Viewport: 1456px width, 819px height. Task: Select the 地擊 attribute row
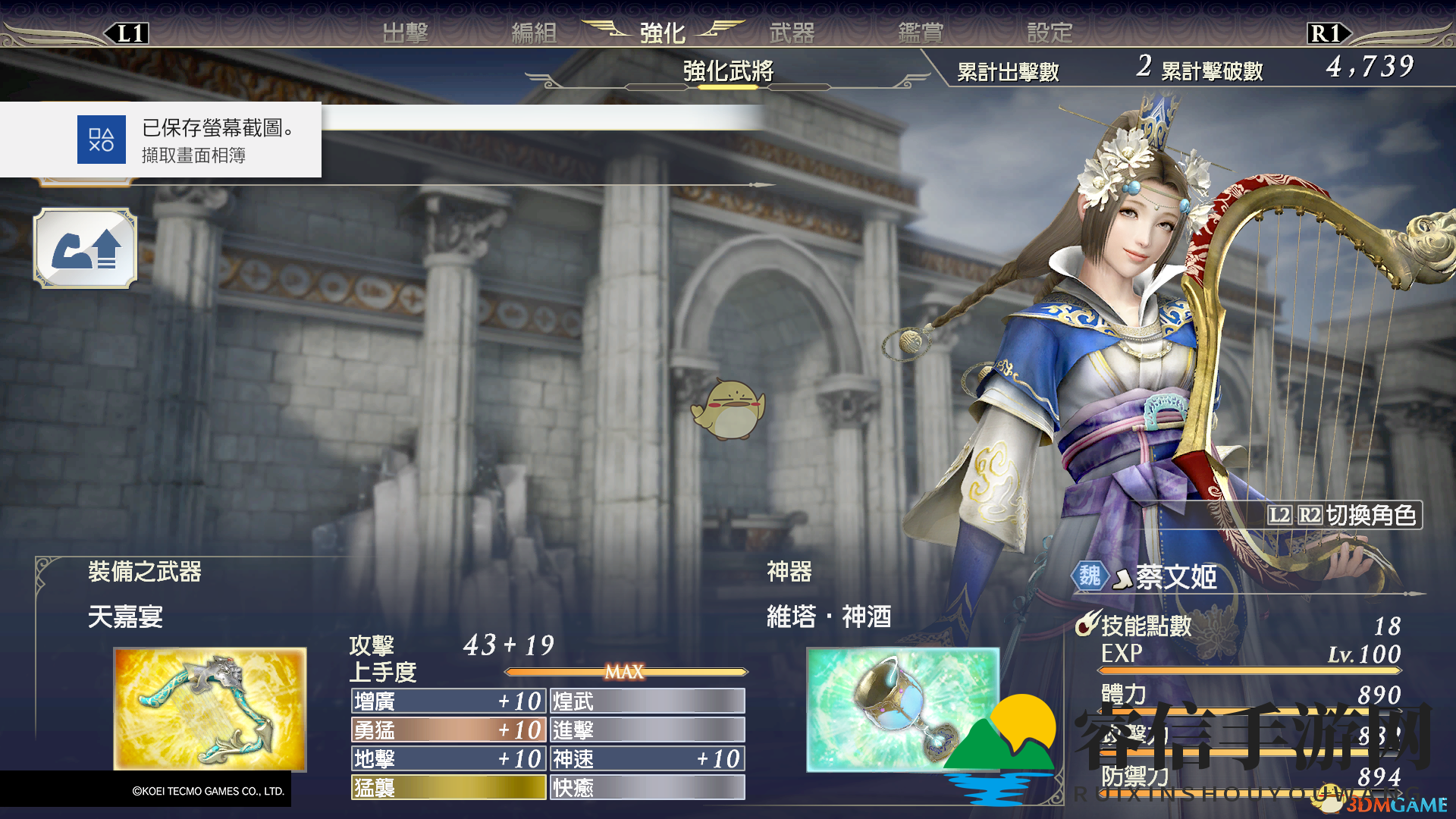[x=448, y=758]
